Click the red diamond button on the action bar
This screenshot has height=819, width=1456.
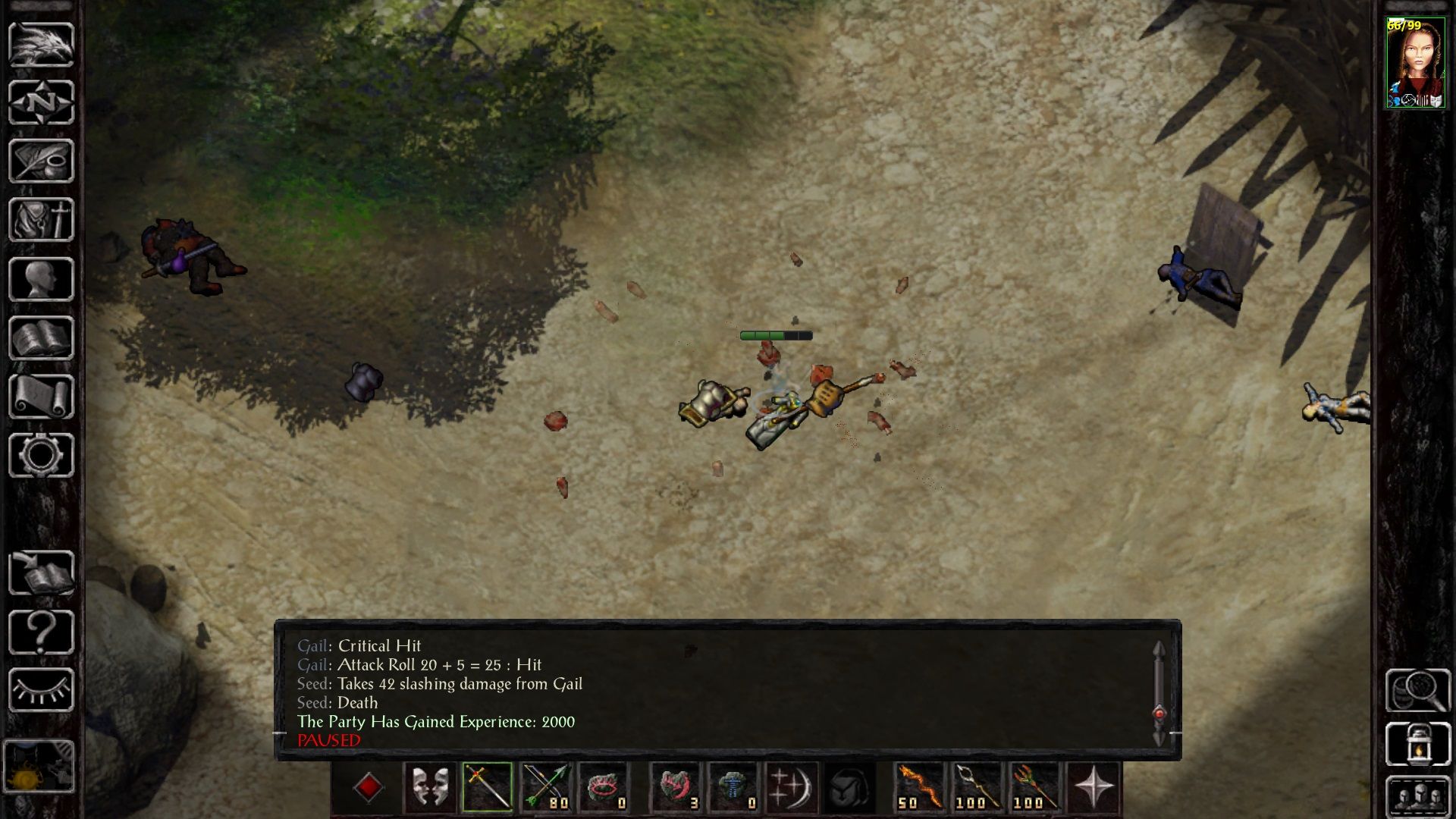[369, 787]
